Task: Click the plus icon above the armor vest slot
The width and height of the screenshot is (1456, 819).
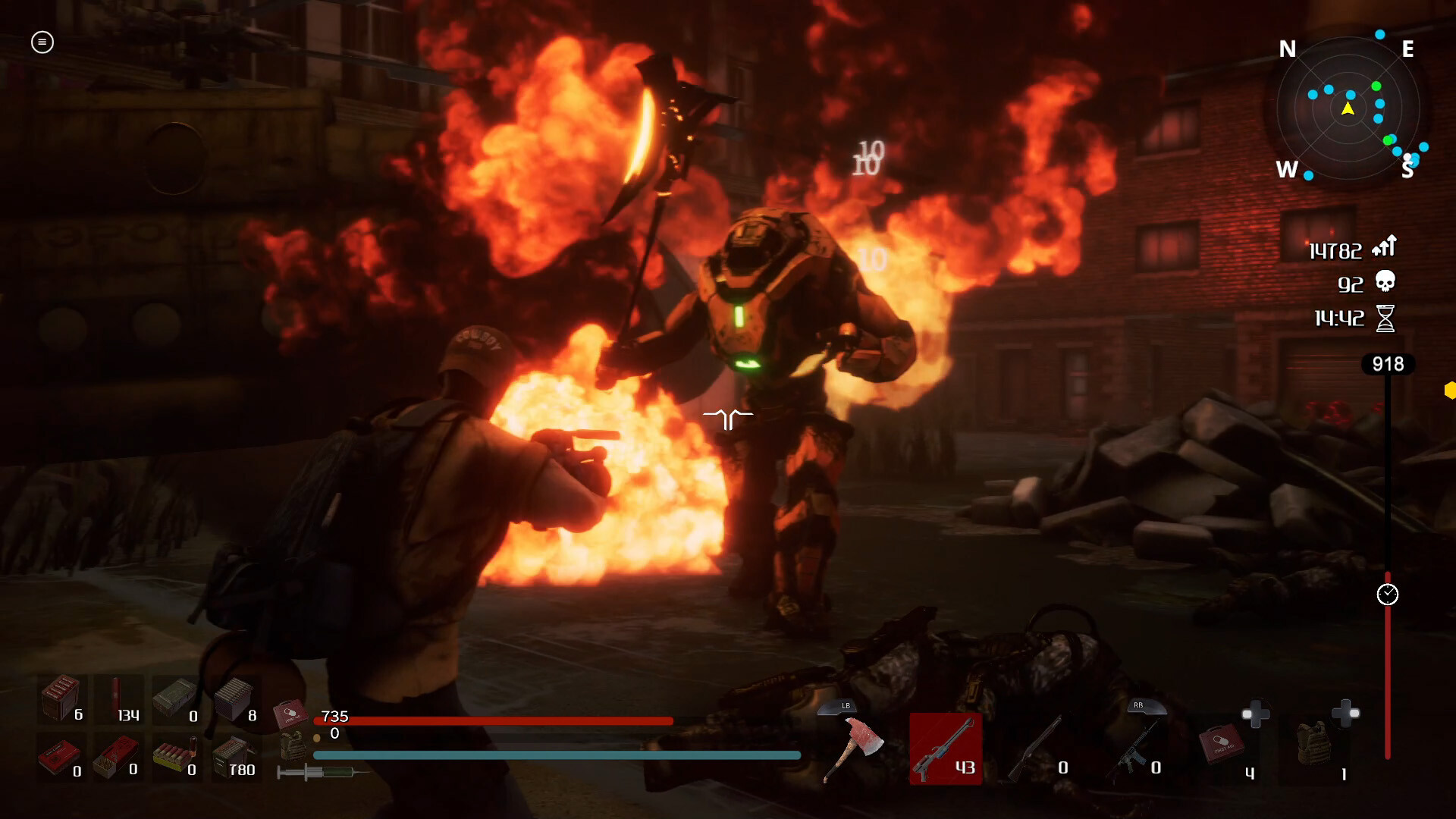Action: pos(1345,713)
